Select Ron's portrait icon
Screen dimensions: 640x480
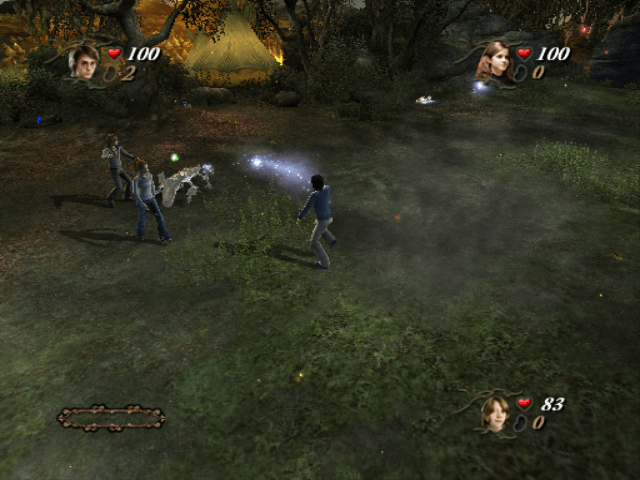click(495, 412)
